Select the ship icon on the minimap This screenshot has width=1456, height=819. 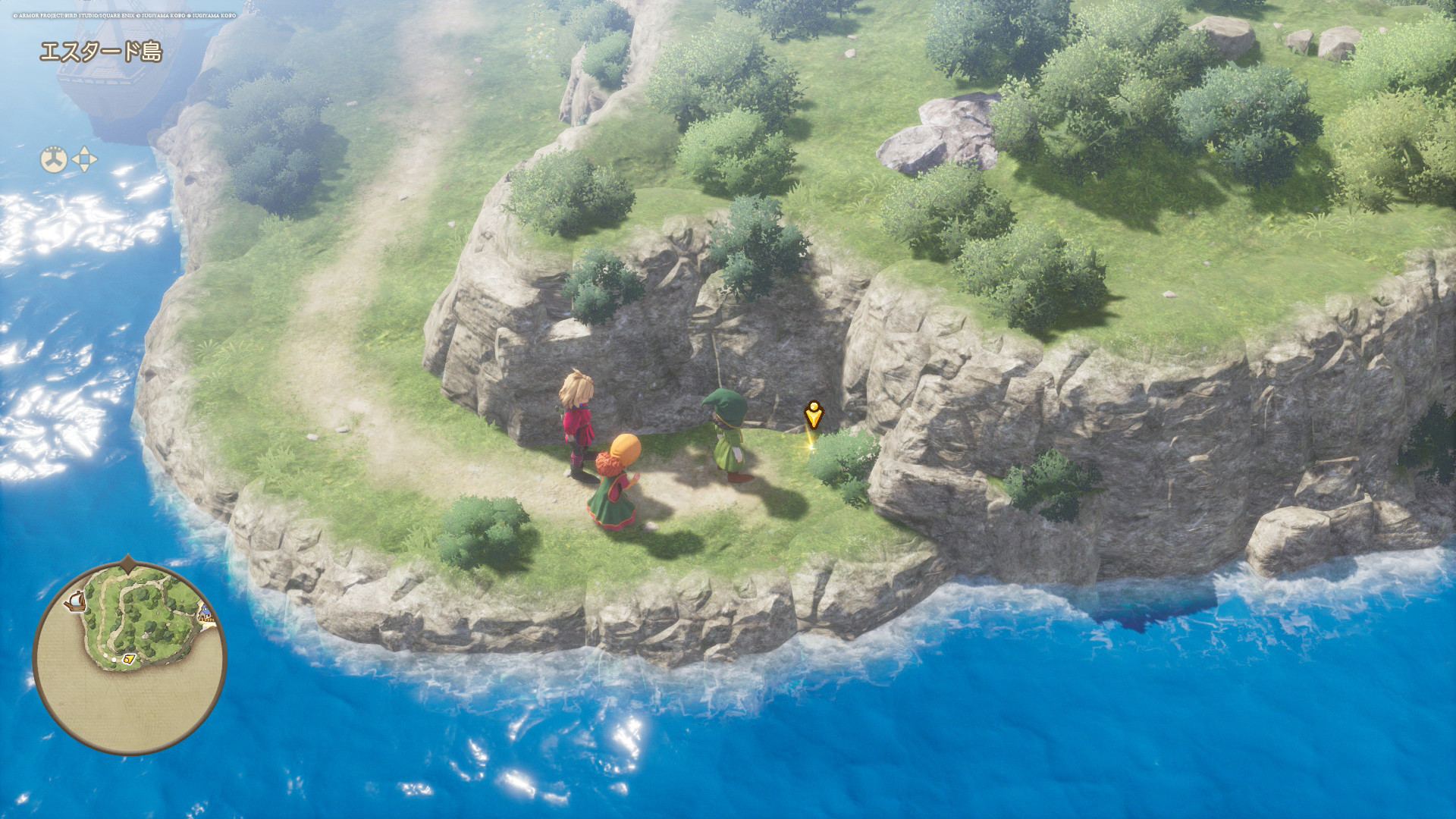tap(75, 601)
